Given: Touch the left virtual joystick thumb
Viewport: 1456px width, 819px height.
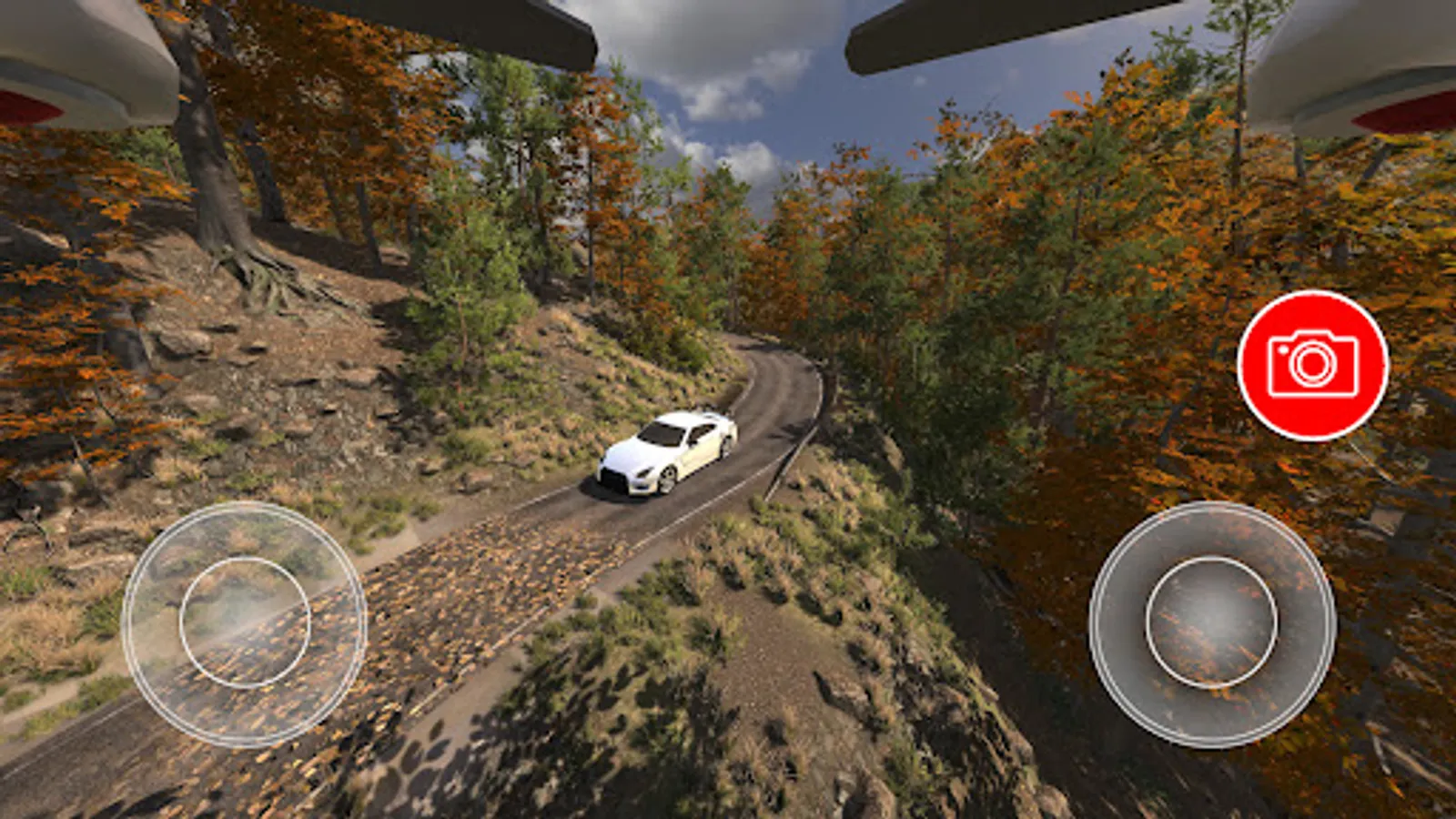Looking at the screenshot, I should [x=245, y=622].
